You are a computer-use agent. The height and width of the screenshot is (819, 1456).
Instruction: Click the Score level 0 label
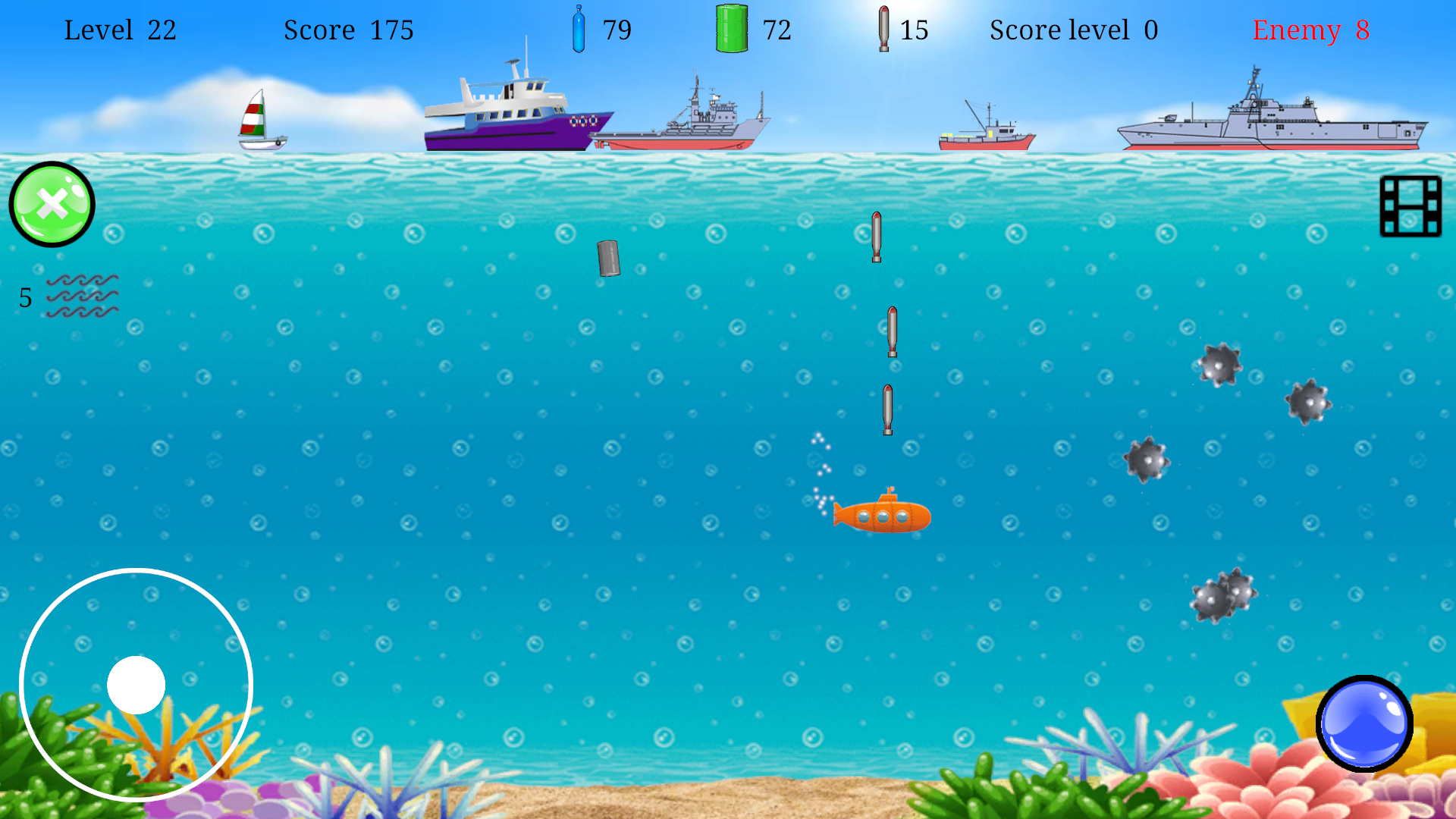1072,31
